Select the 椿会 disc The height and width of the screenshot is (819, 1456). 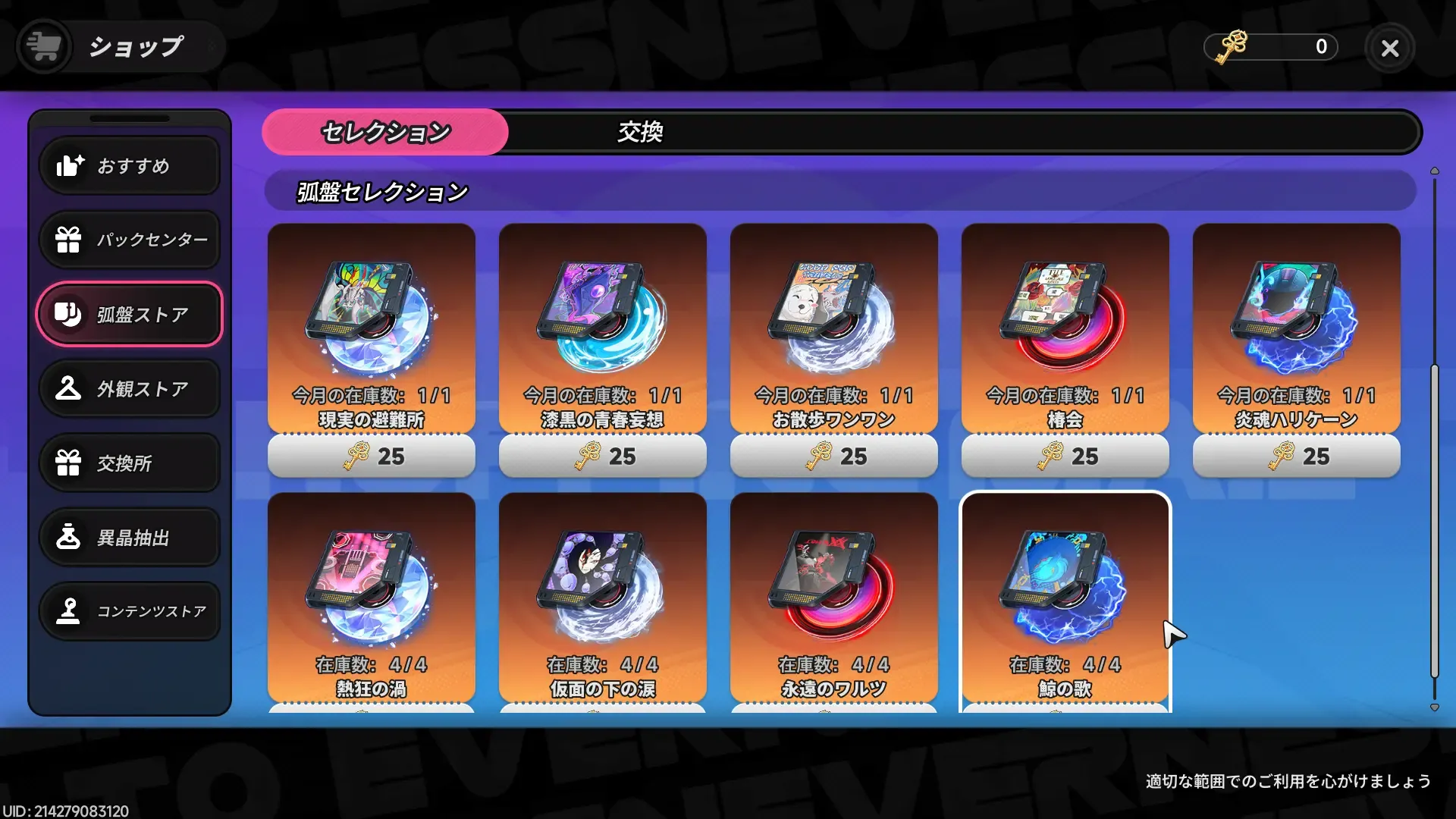(1064, 326)
